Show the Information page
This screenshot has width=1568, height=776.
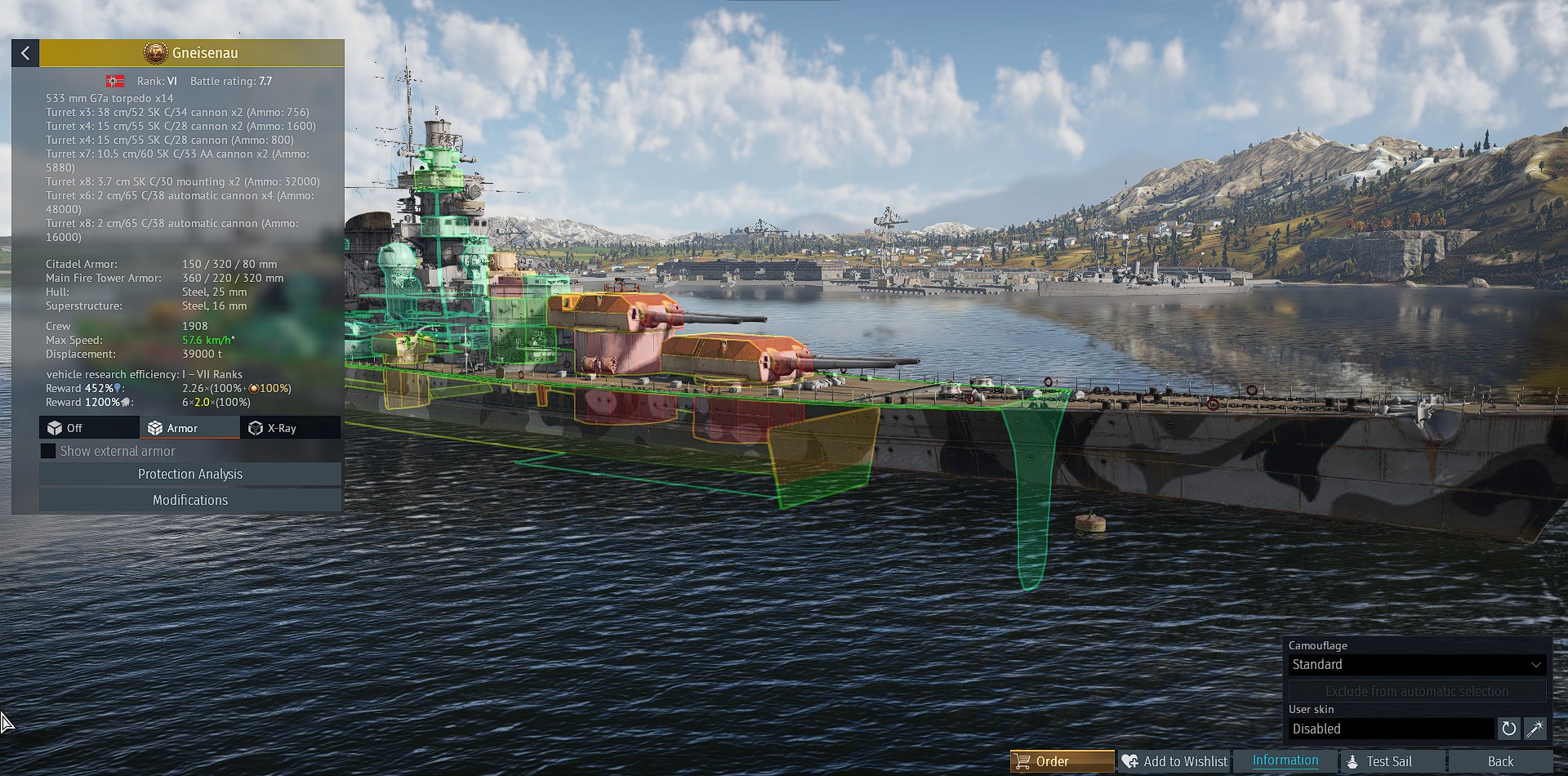tap(1285, 760)
